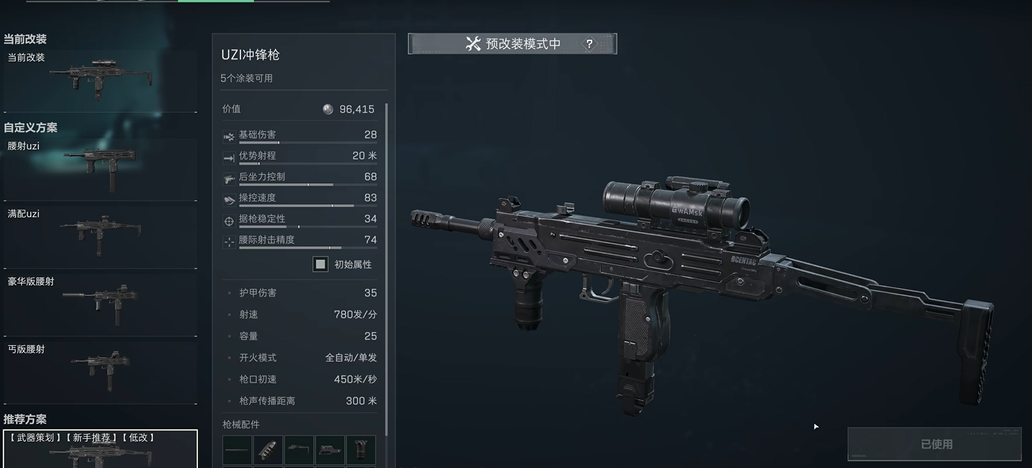Screen dimensions: 1032x468
Task: Click the question mark help icon
Action: pyautogui.click(x=589, y=44)
